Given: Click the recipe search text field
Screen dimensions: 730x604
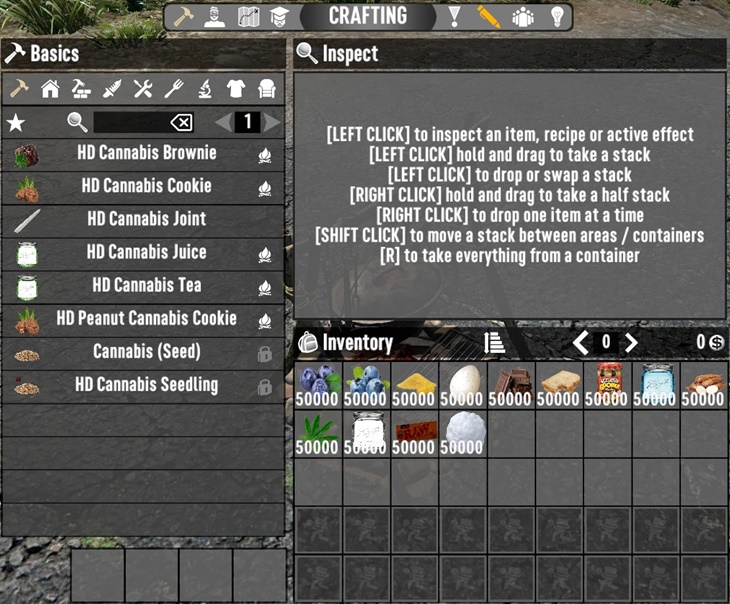Looking at the screenshot, I should coord(130,122).
